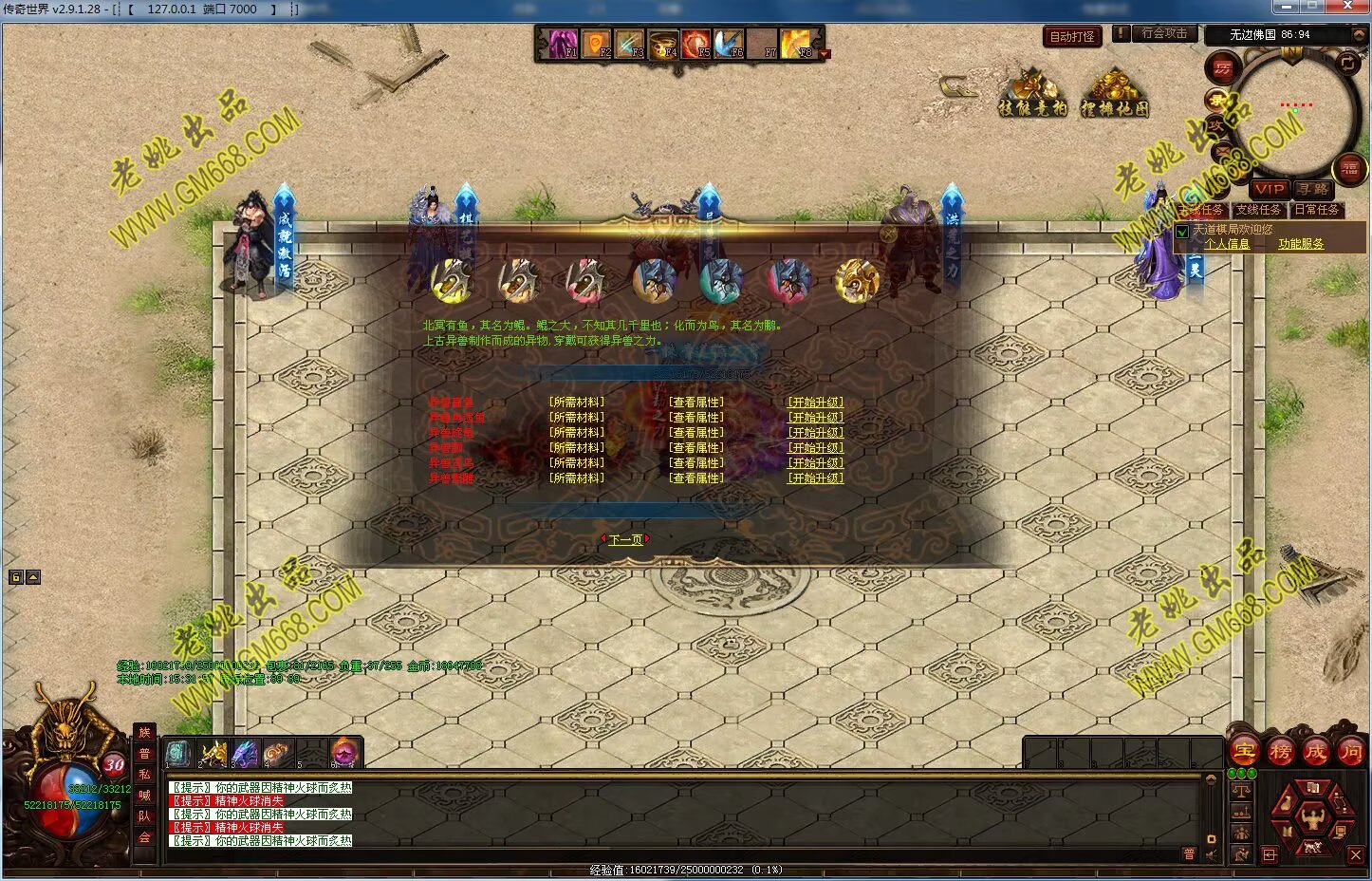Open the 榜 rankings button

(1280, 752)
